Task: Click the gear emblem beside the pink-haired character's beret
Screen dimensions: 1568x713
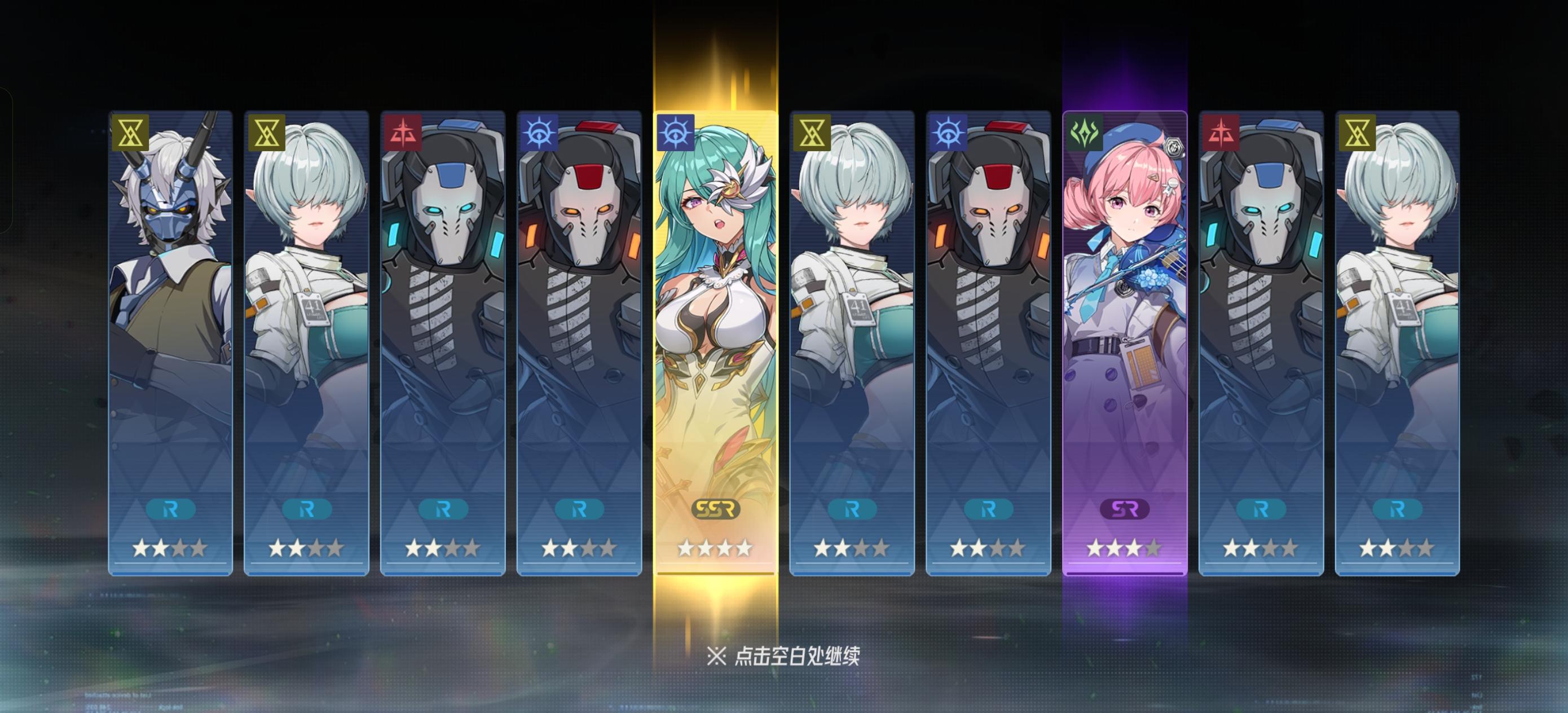Action: [1176, 146]
